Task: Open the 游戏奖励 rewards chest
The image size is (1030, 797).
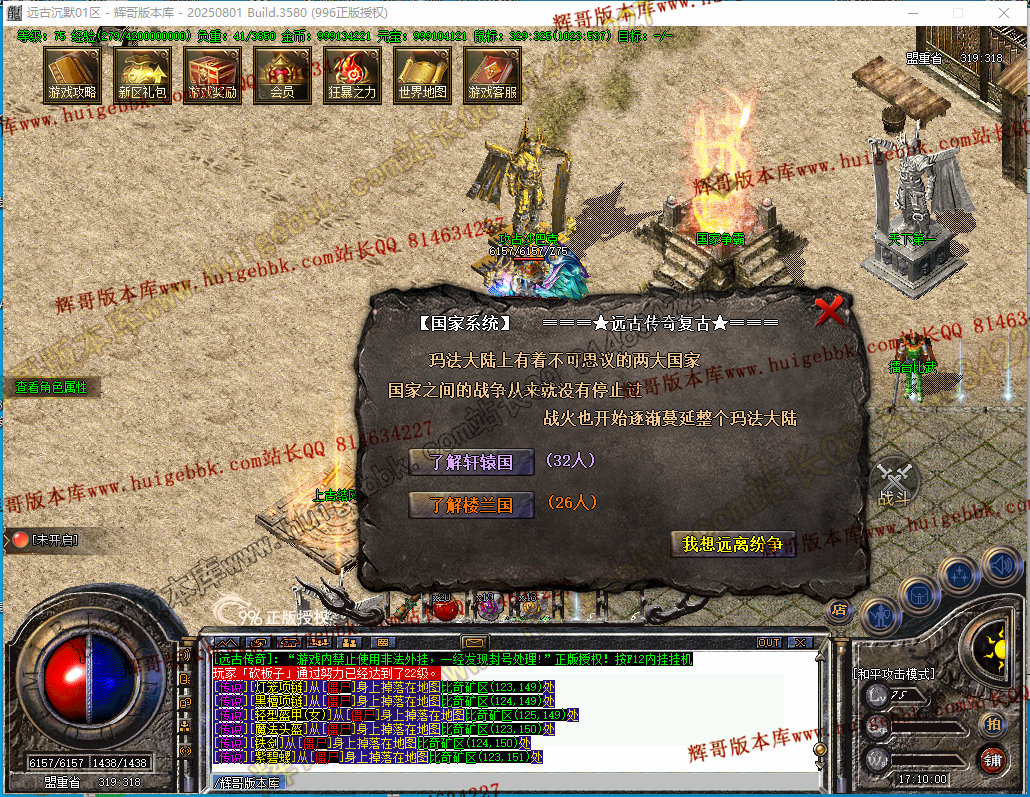Action: (212, 75)
